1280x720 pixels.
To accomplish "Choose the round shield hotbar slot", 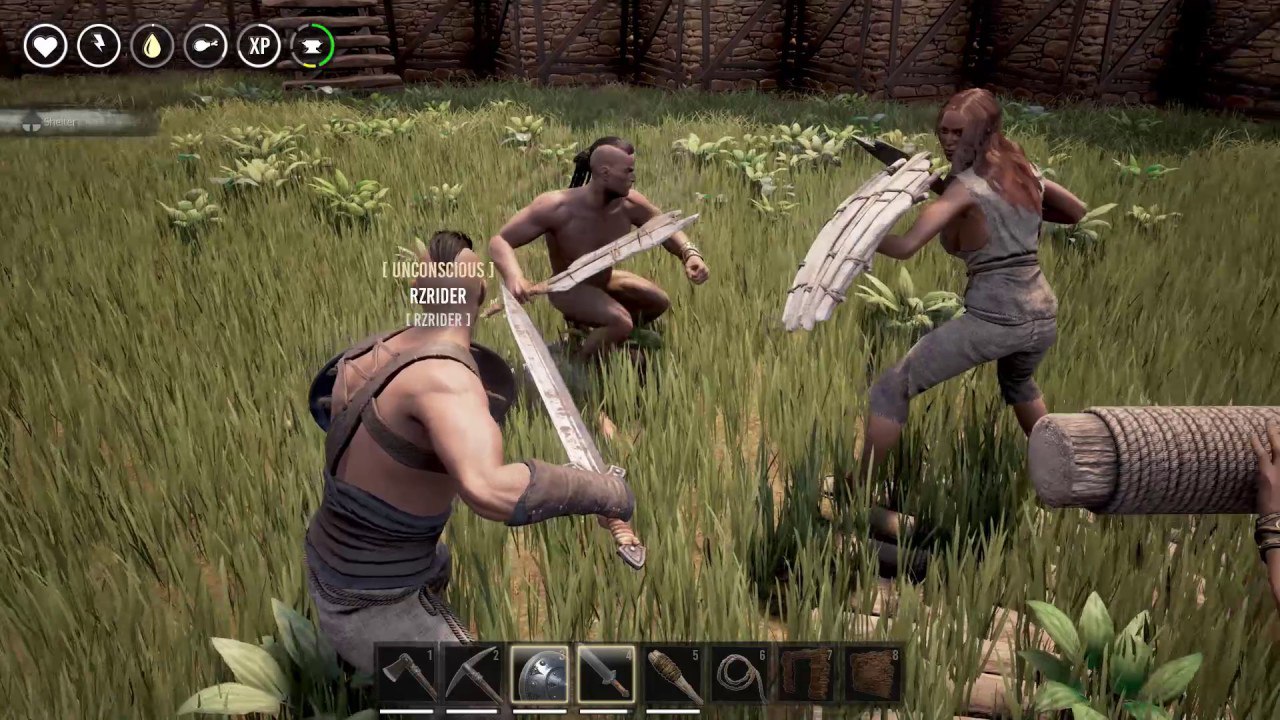I will click(540, 675).
